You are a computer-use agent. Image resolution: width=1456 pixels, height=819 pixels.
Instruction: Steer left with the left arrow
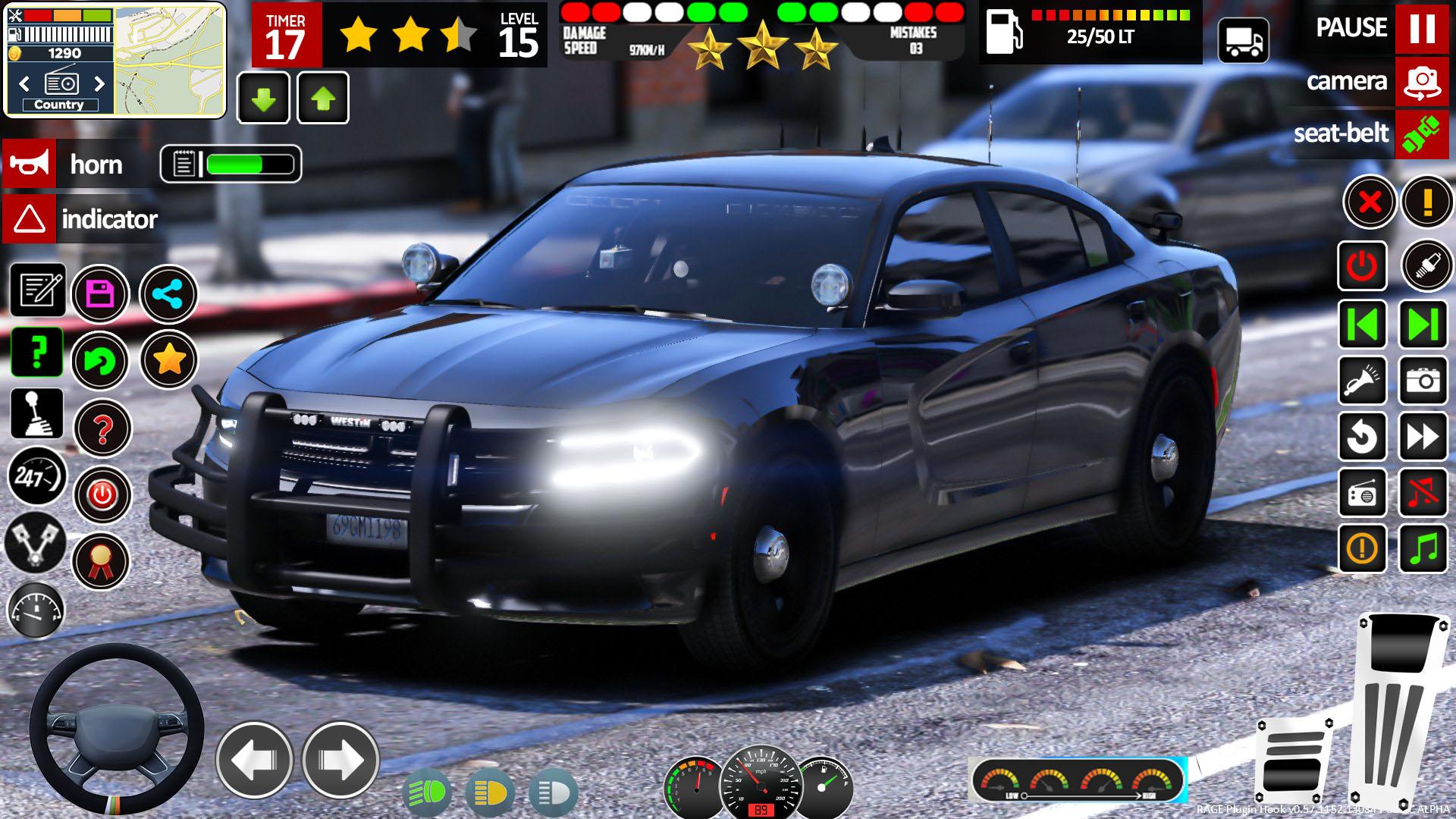(x=254, y=760)
